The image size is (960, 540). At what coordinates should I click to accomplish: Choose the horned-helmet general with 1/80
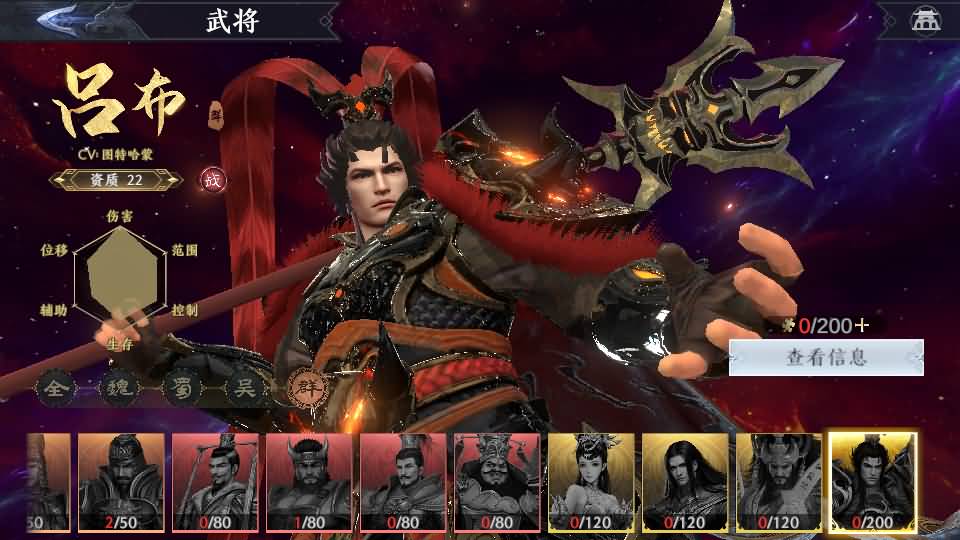point(309,481)
